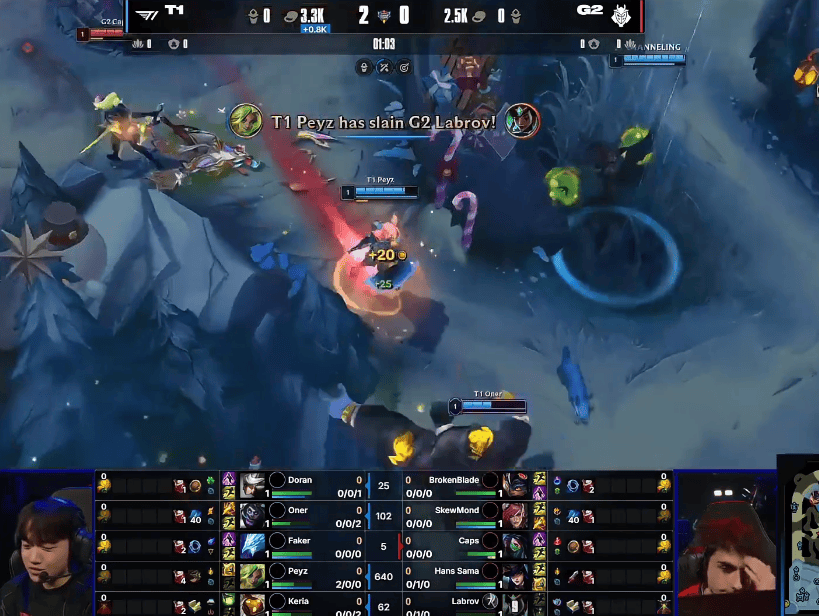Click the T1 team logo
This screenshot has height=616, width=819.
click(147, 14)
